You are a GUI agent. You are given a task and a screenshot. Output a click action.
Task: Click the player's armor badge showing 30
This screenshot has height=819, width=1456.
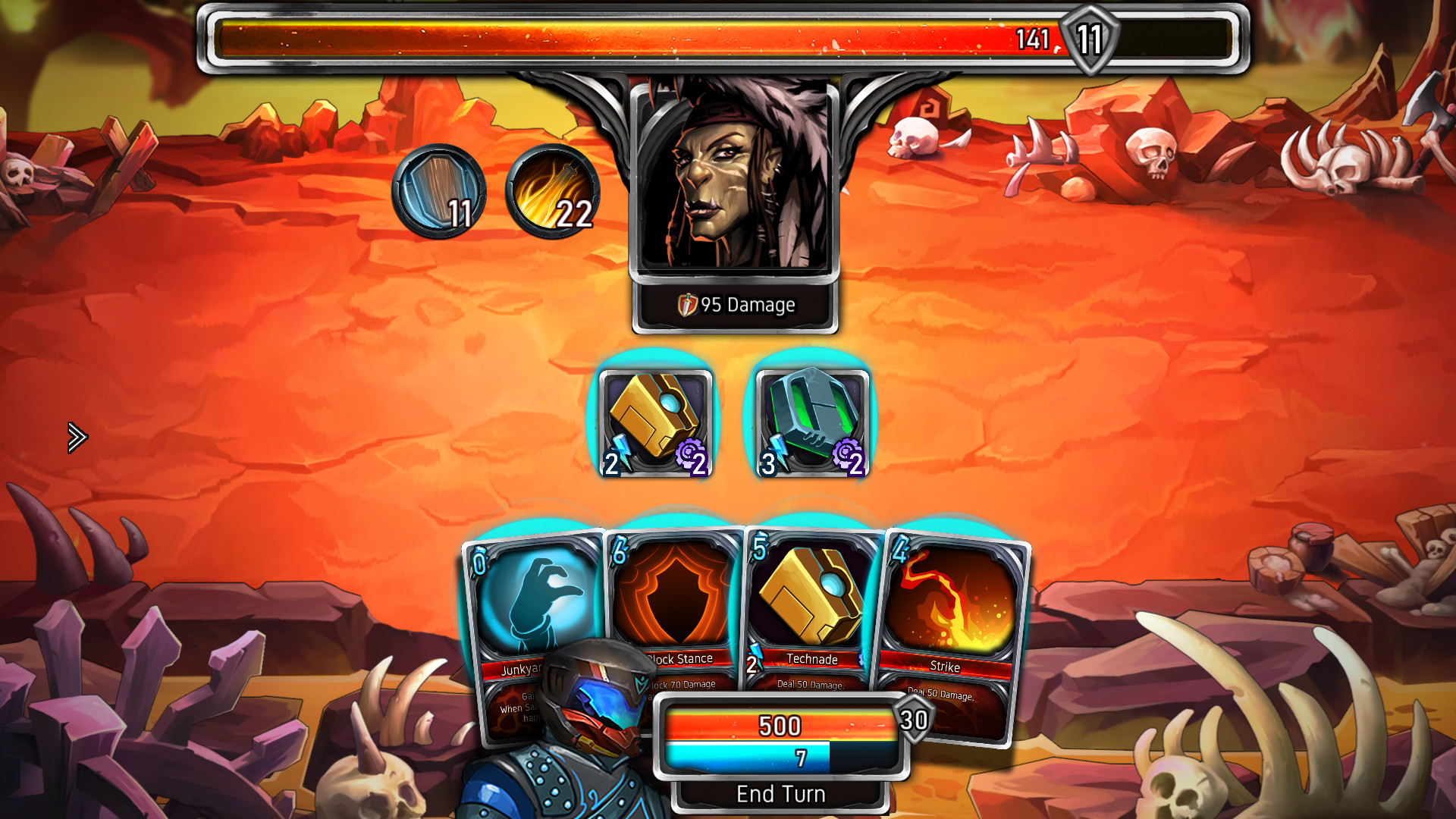[912, 719]
